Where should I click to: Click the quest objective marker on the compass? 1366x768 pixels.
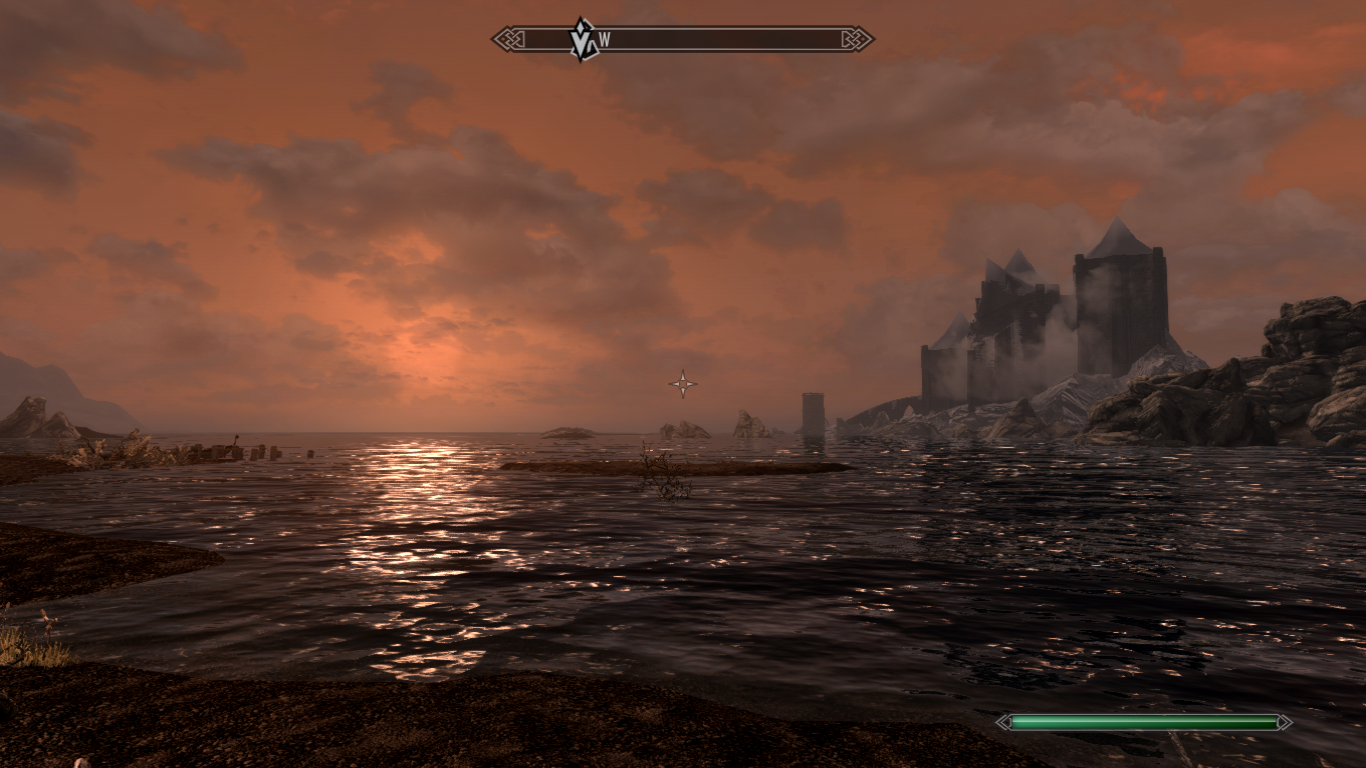tap(581, 40)
